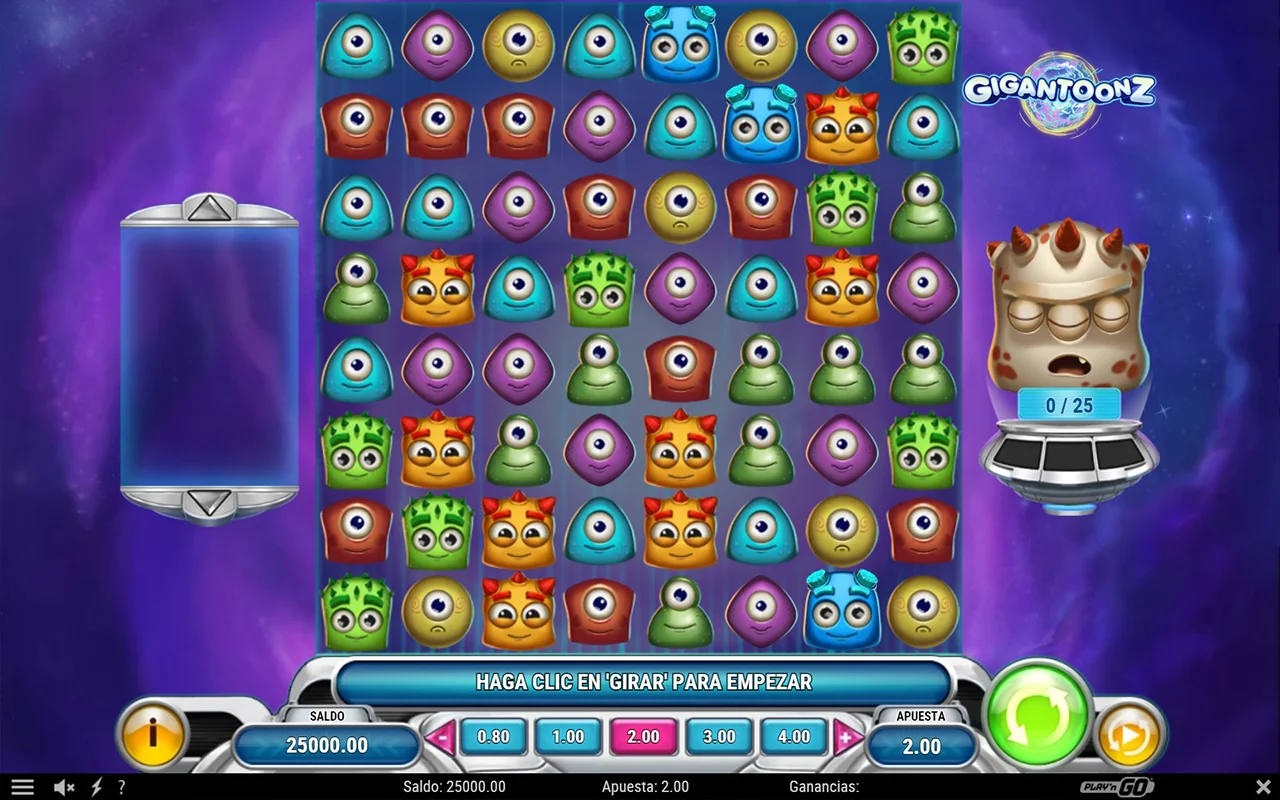Click the up arrow on the left panel

[x=209, y=208]
